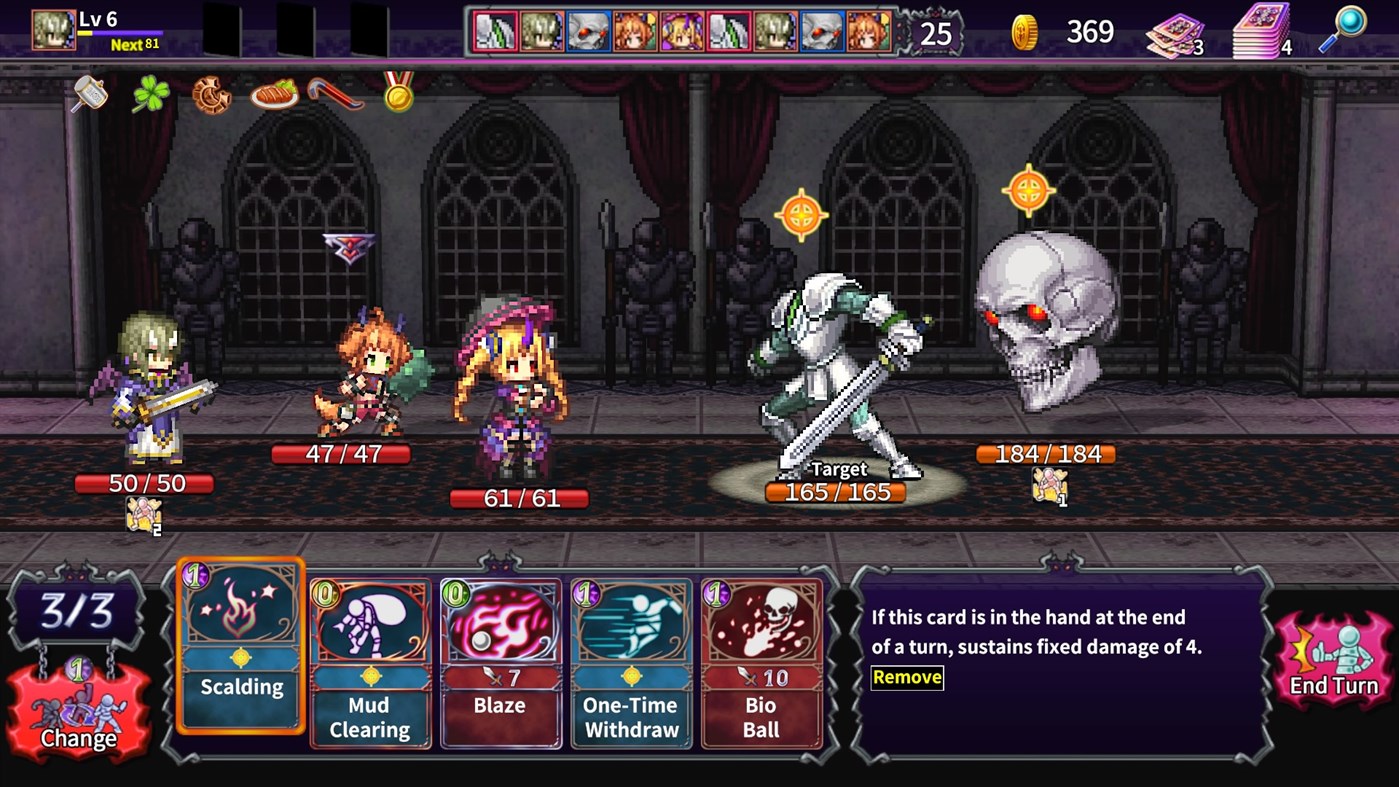
Task: Select the four-leaf clover relic icon
Action: tap(152, 96)
